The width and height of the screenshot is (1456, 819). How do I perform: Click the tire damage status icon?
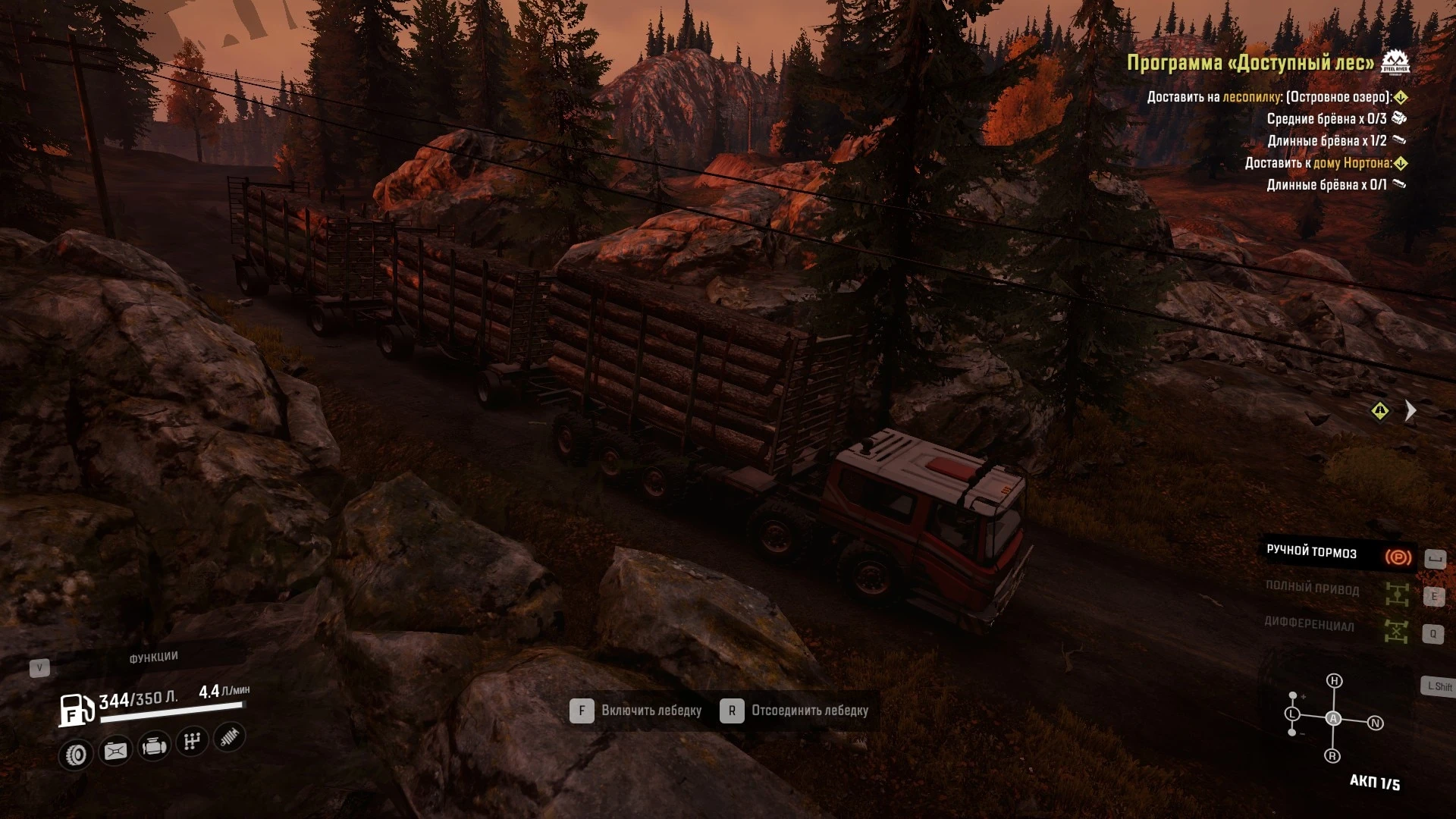[x=76, y=755]
